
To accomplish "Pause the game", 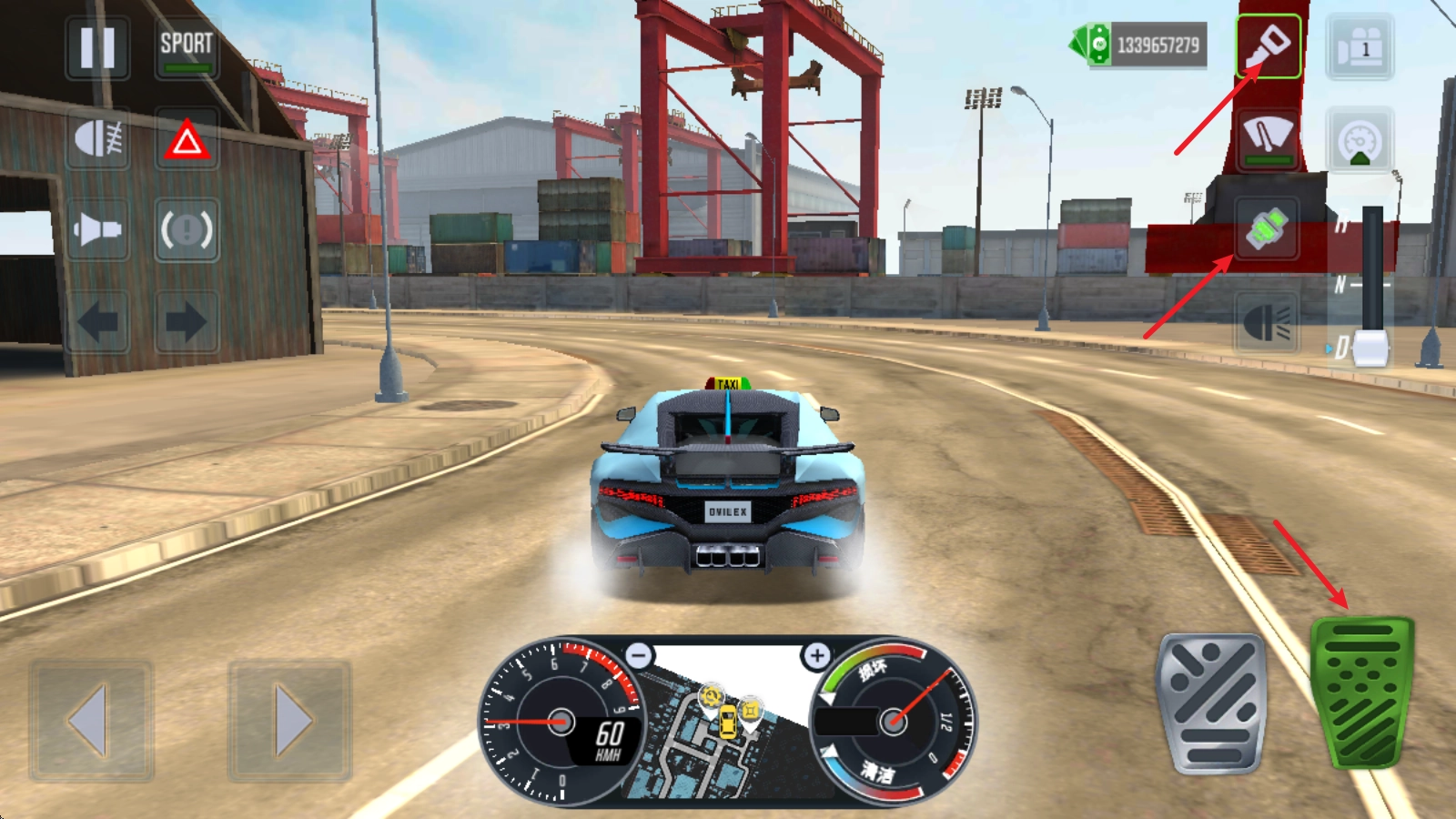I will (97, 47).
